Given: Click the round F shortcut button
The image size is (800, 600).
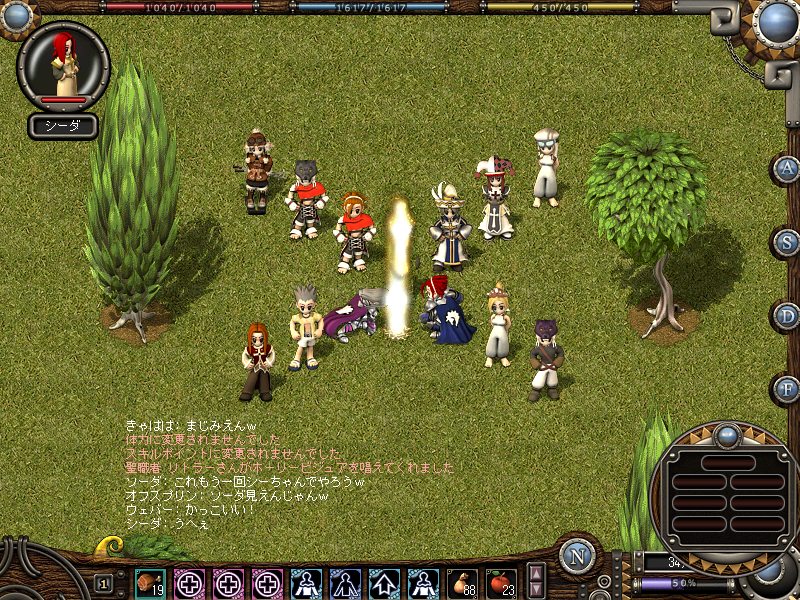Looking at the screenshot, I should tap(787, 388).
